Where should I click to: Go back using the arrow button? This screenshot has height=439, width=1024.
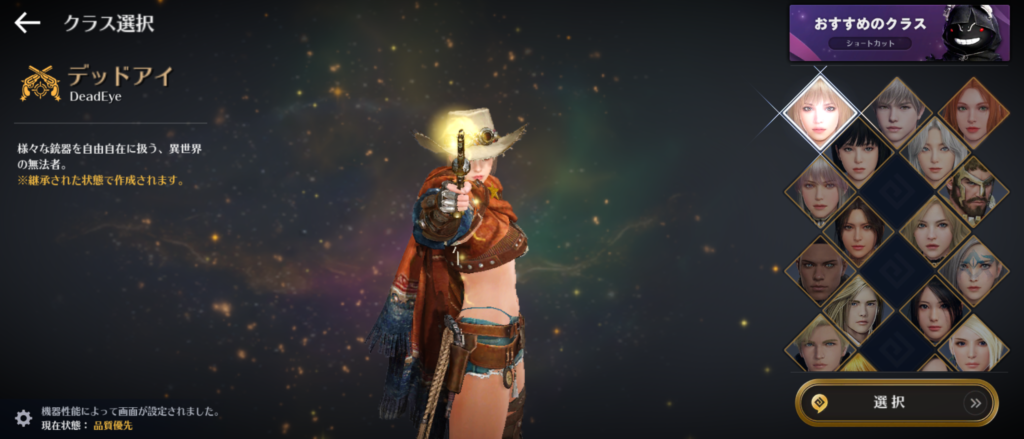point(27,22)
